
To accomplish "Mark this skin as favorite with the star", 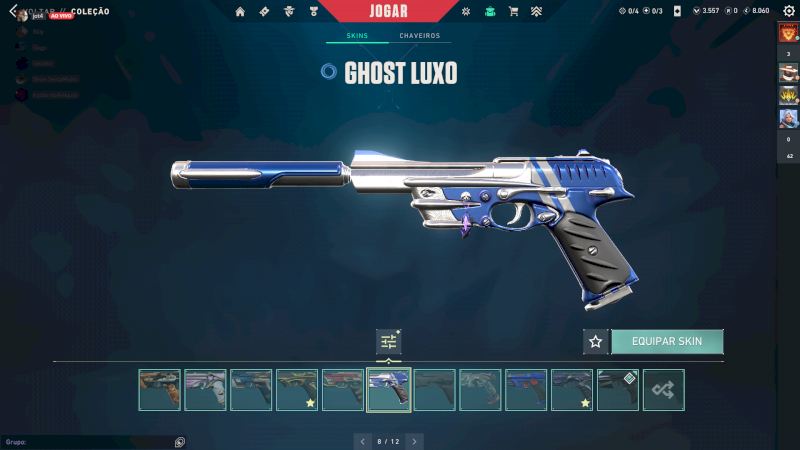I will tap(596, 341).
